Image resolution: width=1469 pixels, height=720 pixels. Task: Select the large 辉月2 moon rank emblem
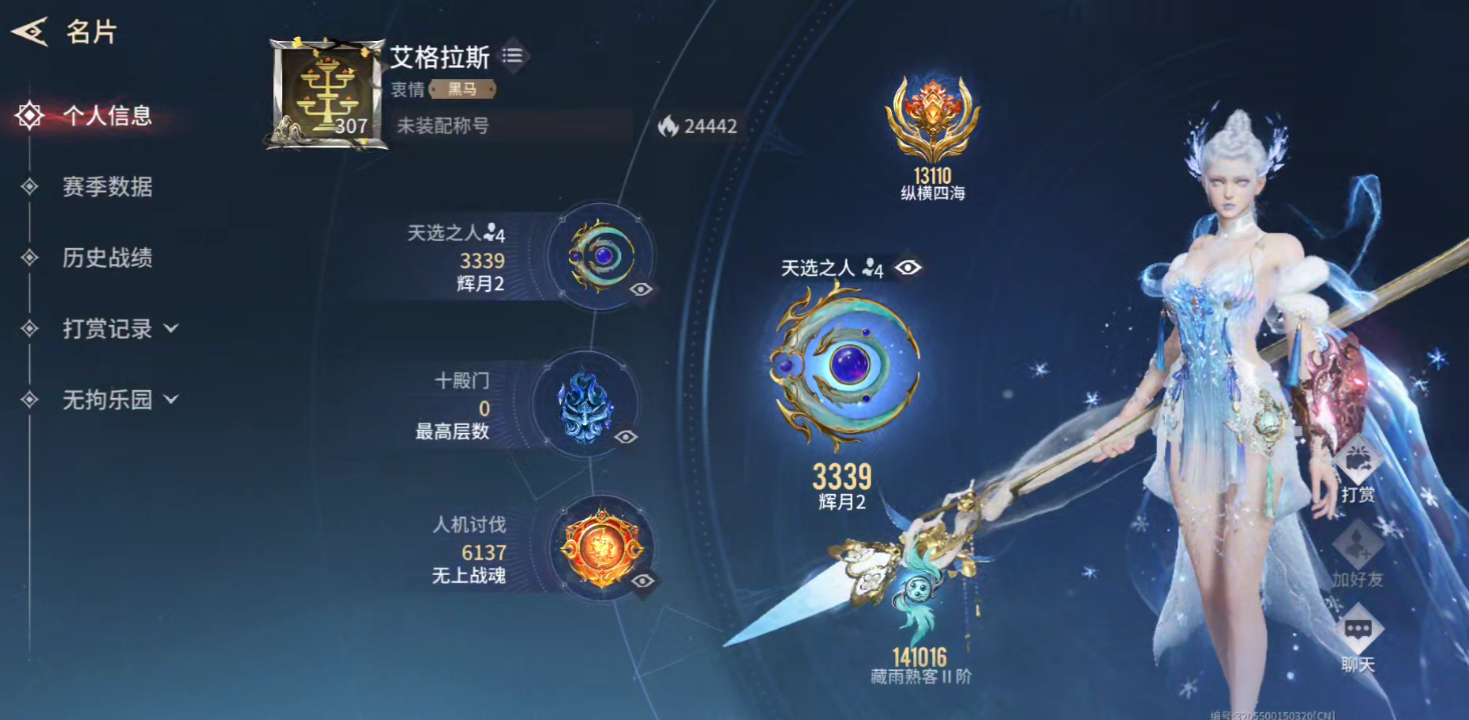[x=845, y=367]
